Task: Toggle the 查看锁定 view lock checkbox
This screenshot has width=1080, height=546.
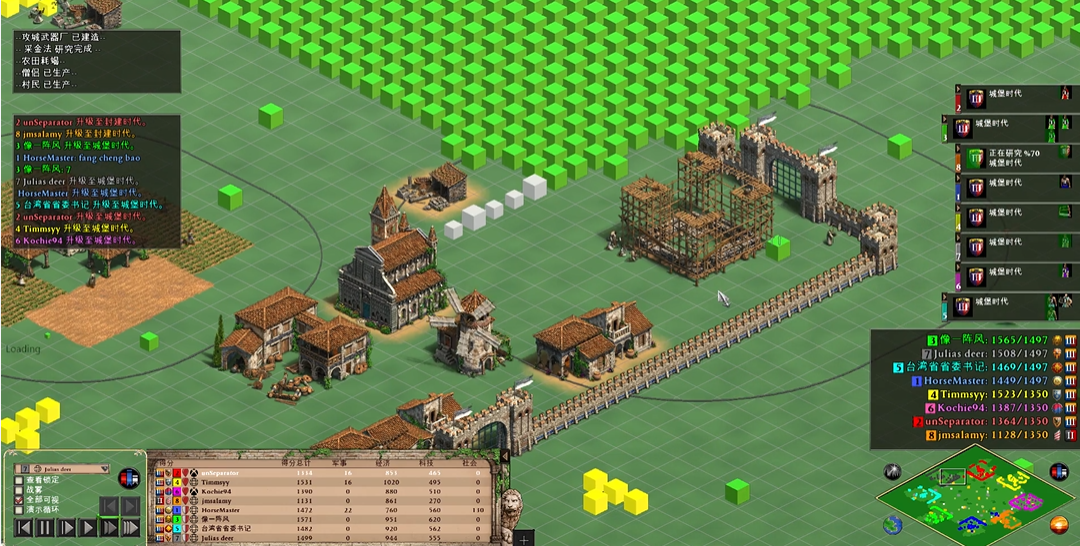Action: (x=19, y=481)
